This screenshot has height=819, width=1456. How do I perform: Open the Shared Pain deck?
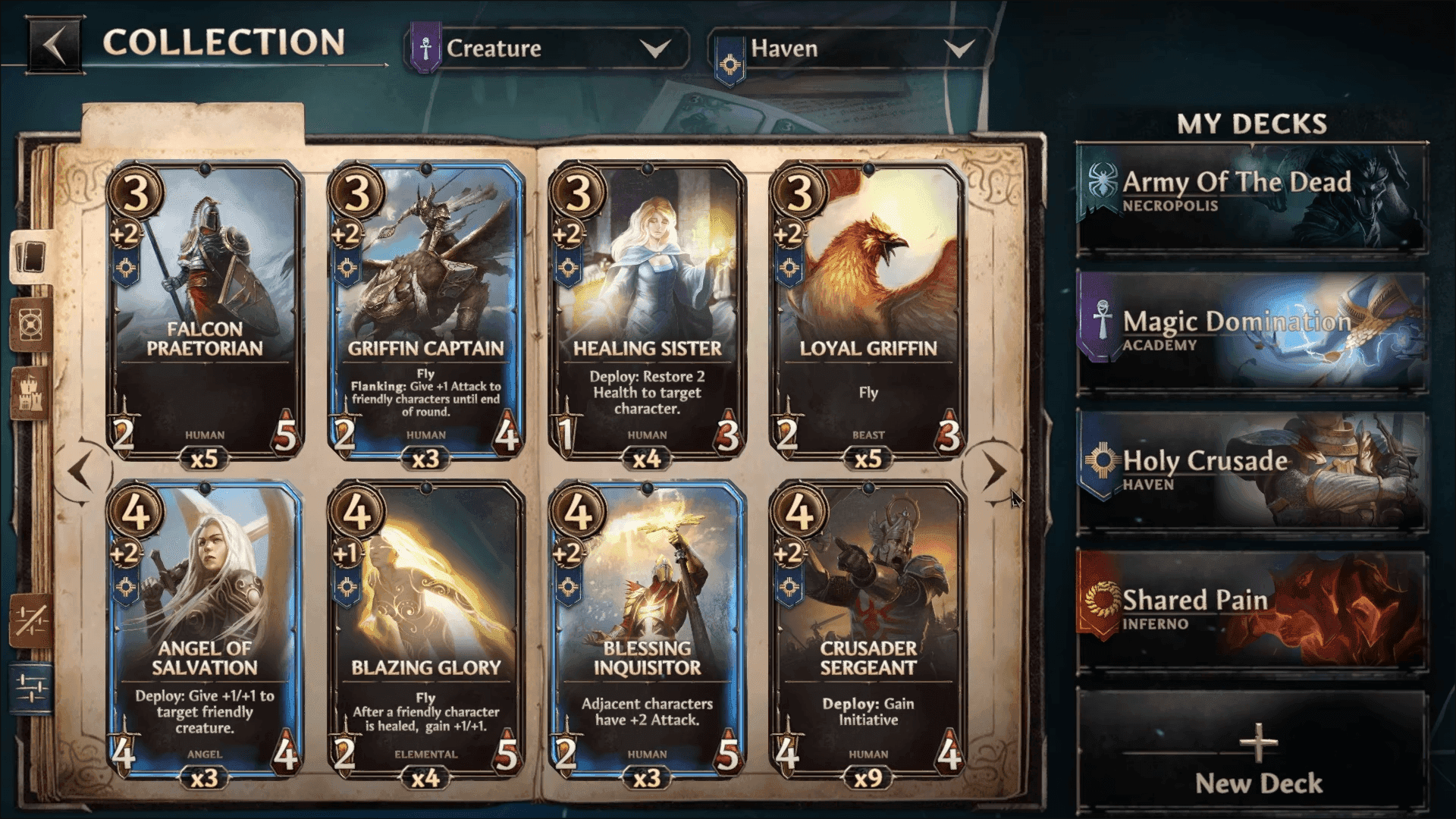[x=1251, y=610]
